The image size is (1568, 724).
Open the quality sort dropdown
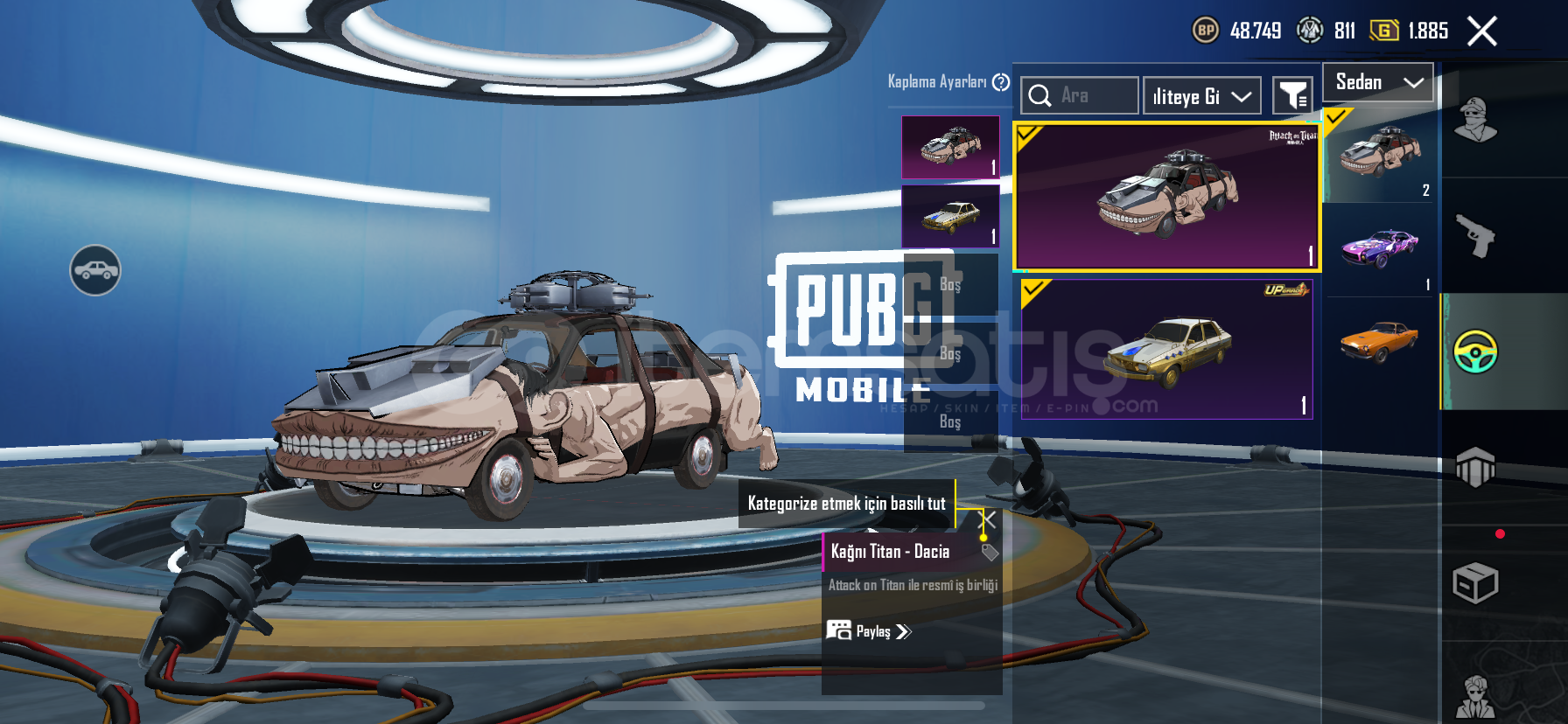pos(1201,96)
